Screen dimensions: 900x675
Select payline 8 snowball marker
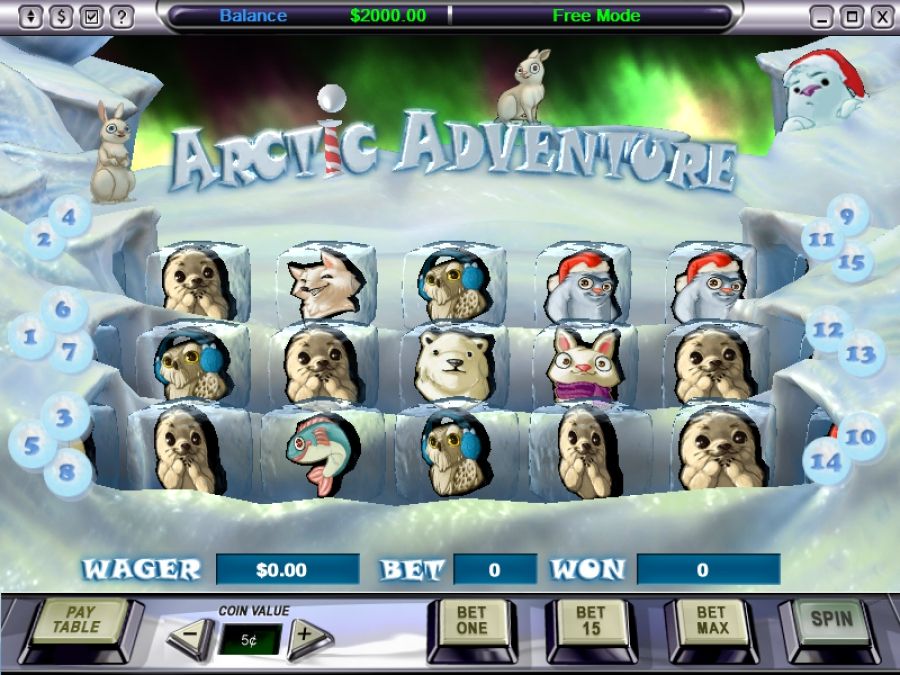pyautogui.click(x=67, y=469)
